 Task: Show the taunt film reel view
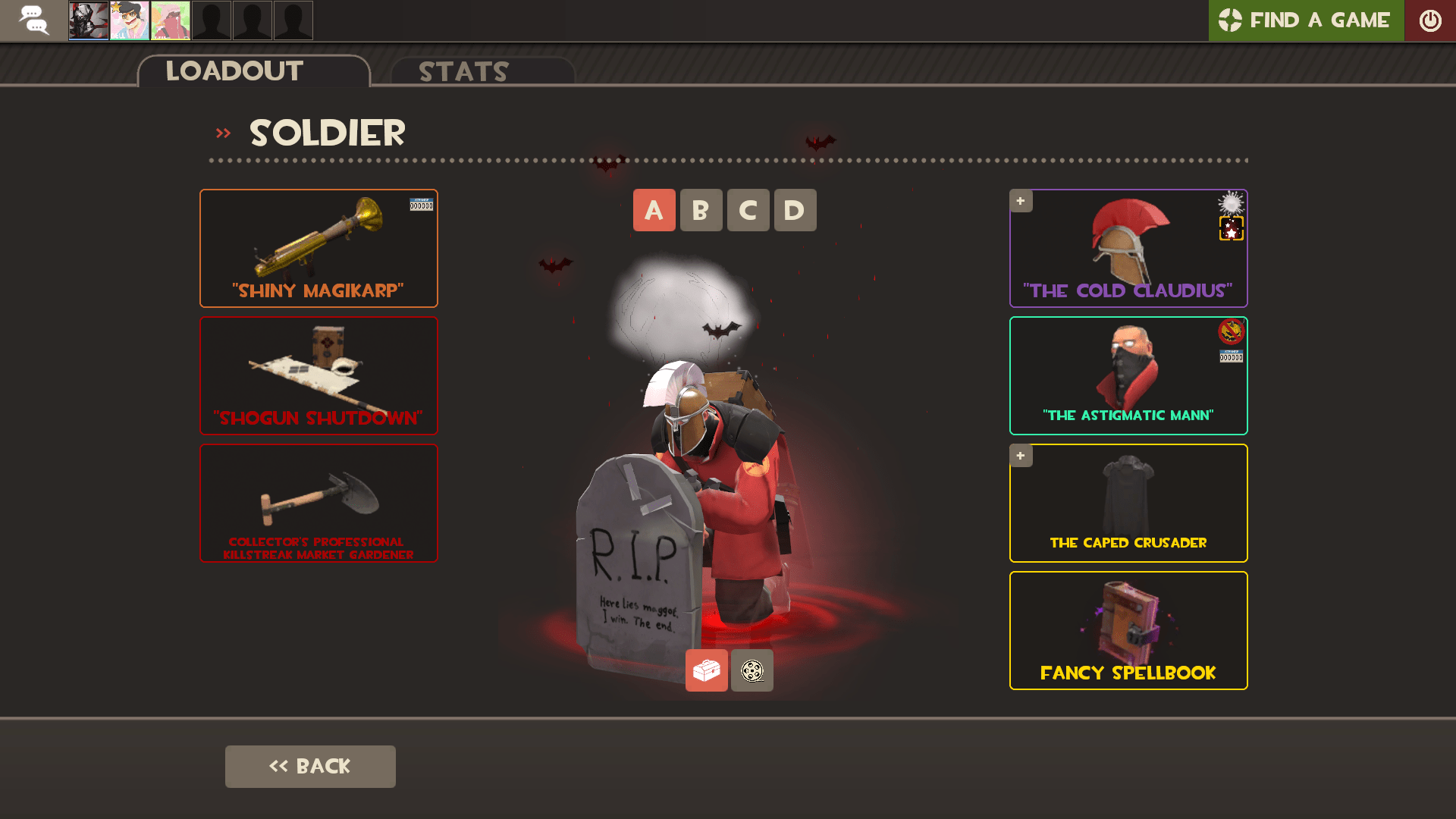[x=752, y=670]
